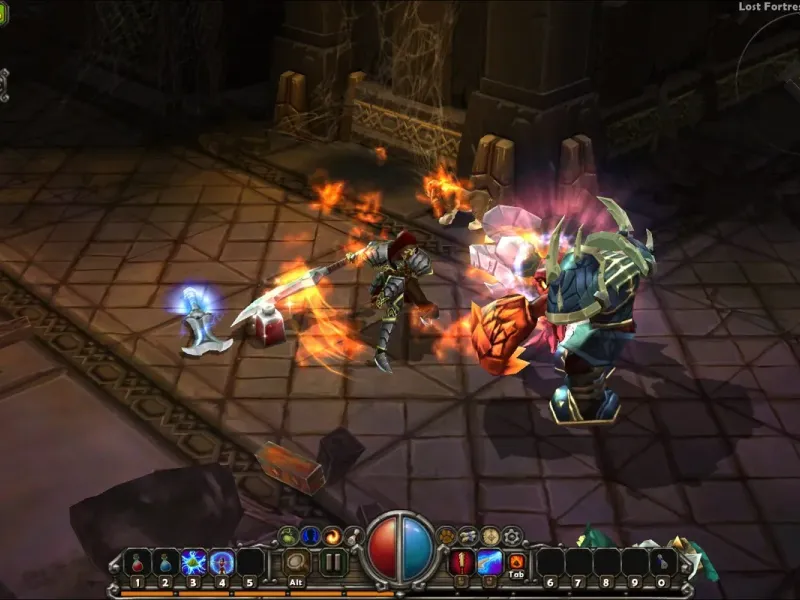Click the round compass map icon
Image resolution: width=800 pixels, height=600 pixels.
coord(490,536)
